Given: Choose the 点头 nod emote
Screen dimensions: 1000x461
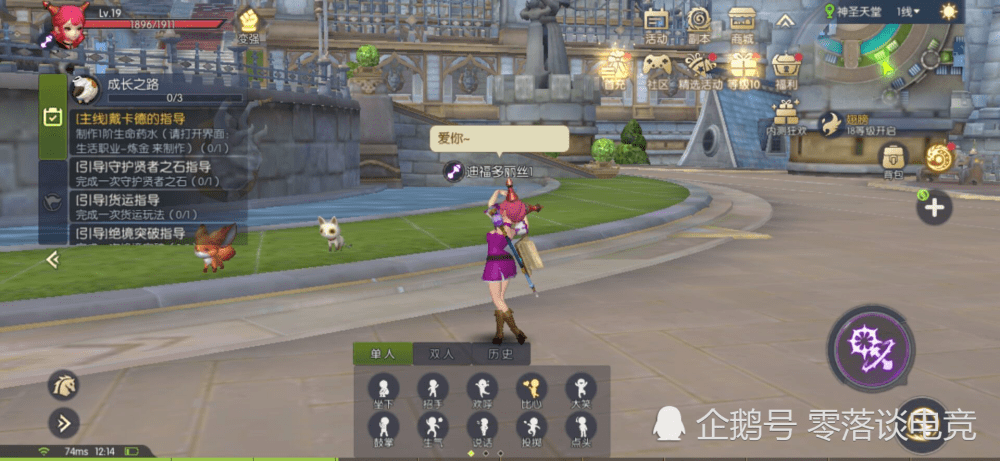Looking at the screenshot, I should [x=580, y=429].
